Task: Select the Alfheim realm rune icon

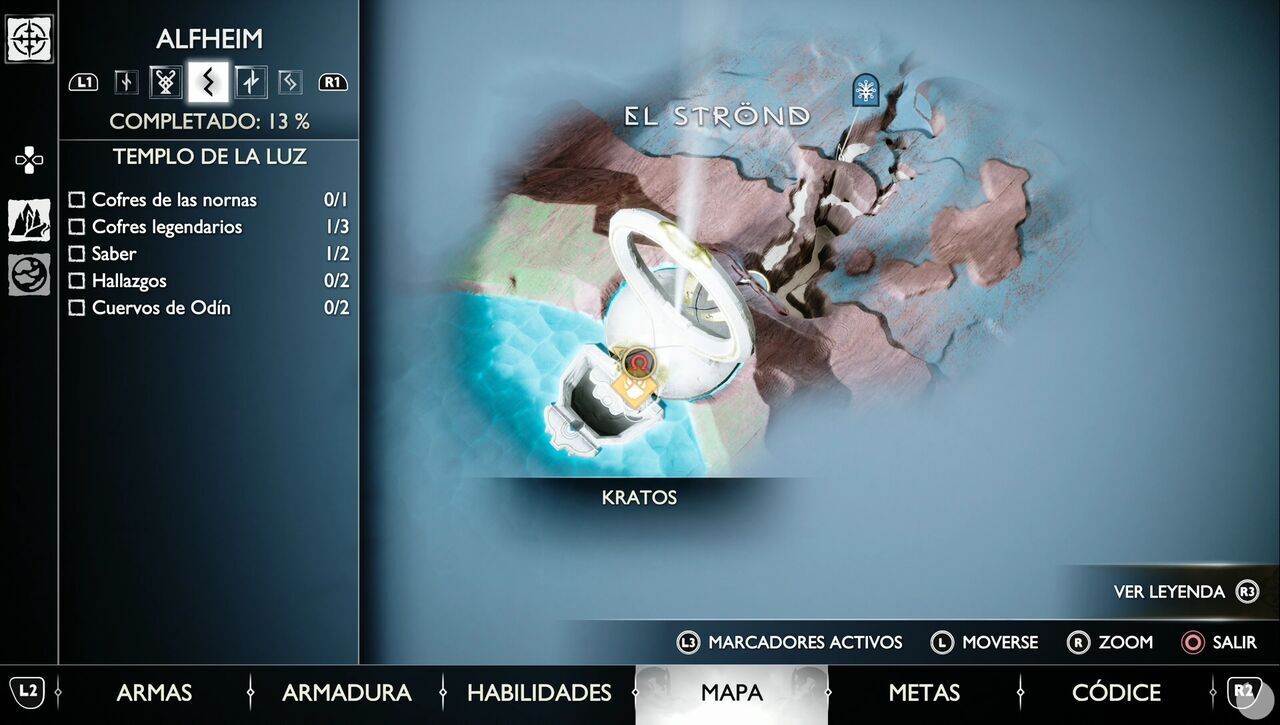Action: 208,82
